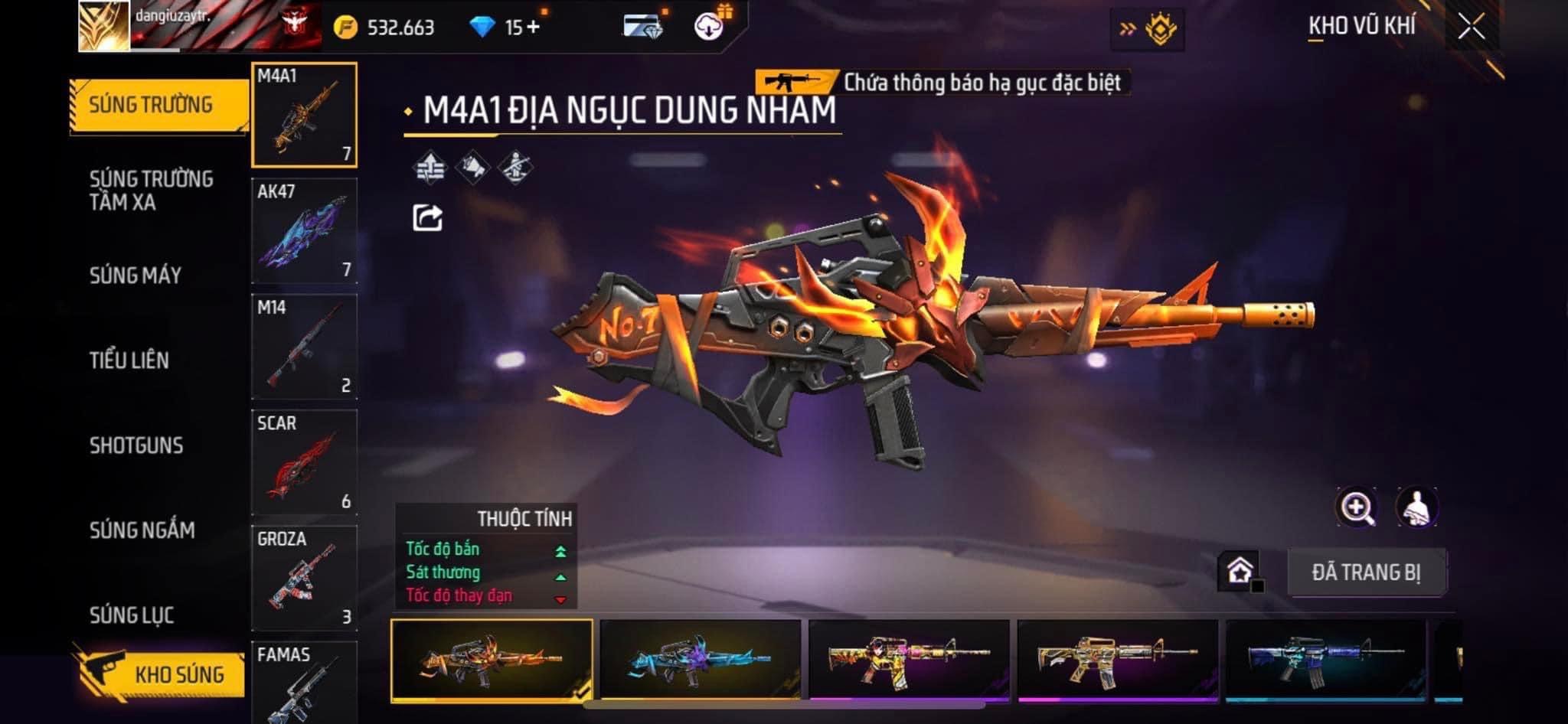Viewport: 1568px width, 724px height.
Task: Preview the skin on character icon
Action: pyautogui.click(x=1416, y=507)
